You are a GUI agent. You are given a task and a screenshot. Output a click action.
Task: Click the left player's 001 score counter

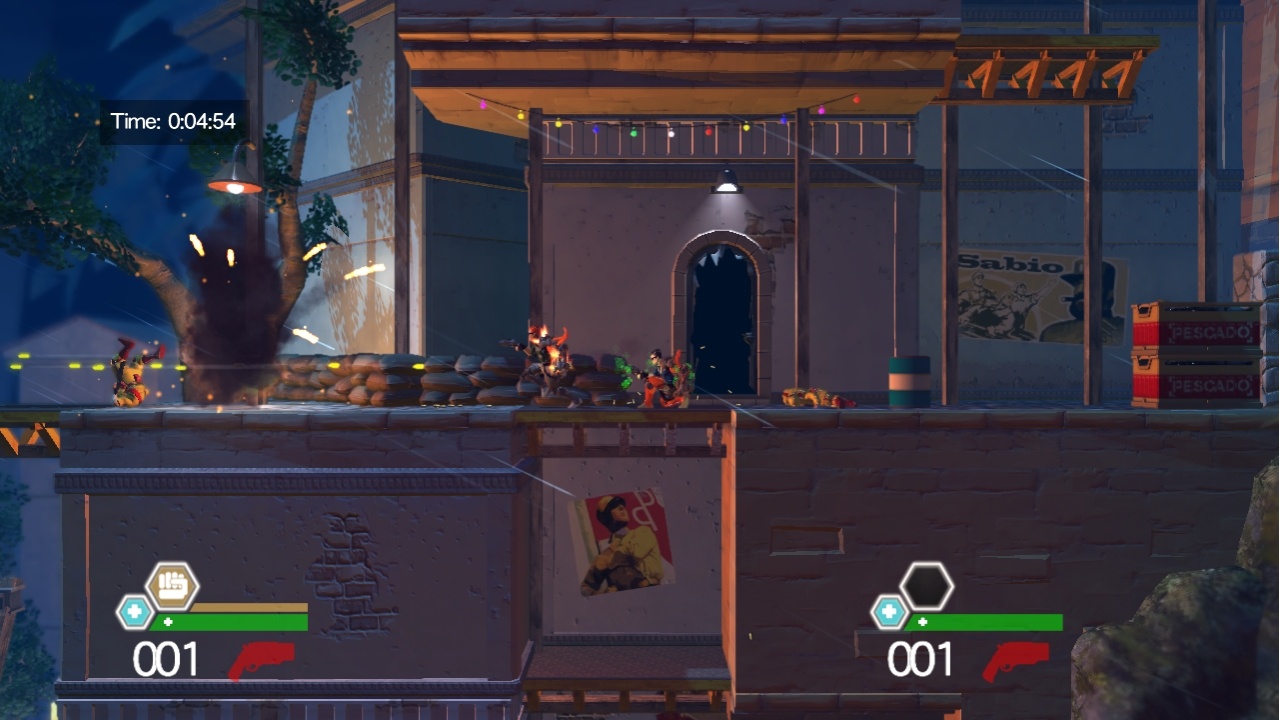click(166, 657)
